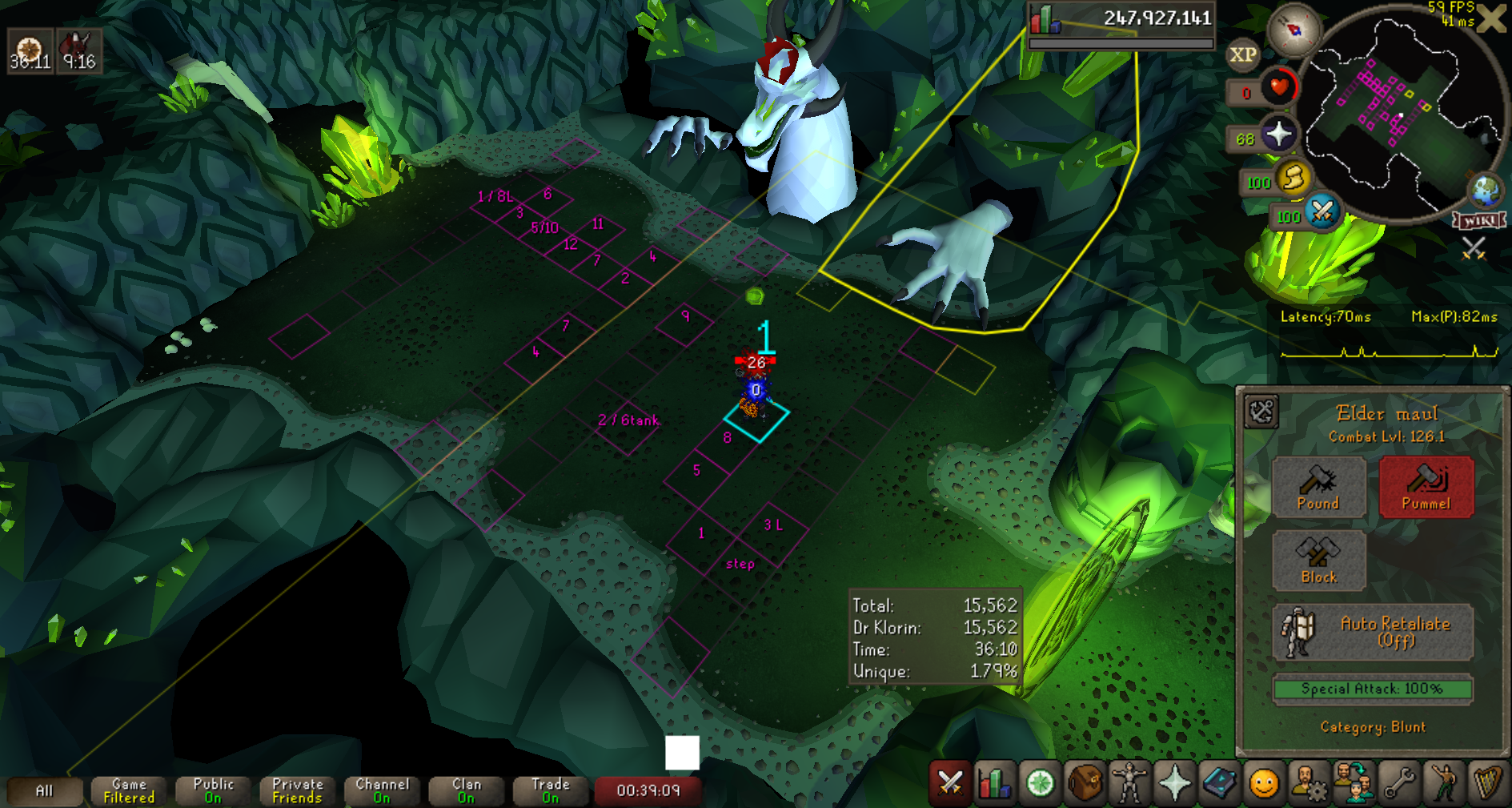Toggle the run energy orb
Viewport: 1512px width, 808px height.
(1292, 179)
